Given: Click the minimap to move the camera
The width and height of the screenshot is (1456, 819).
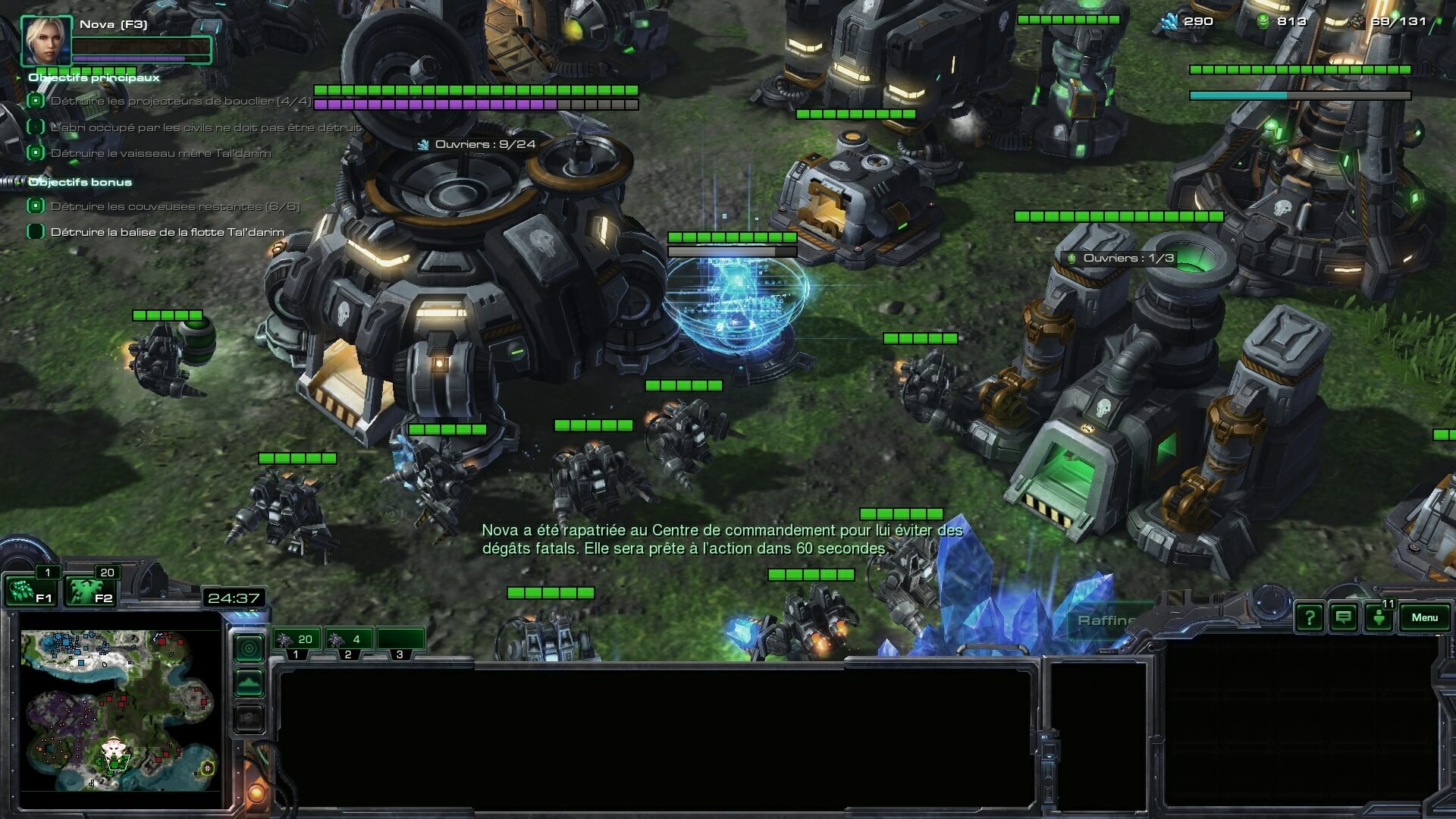Looking at the screenshot, I should point(120,699).
